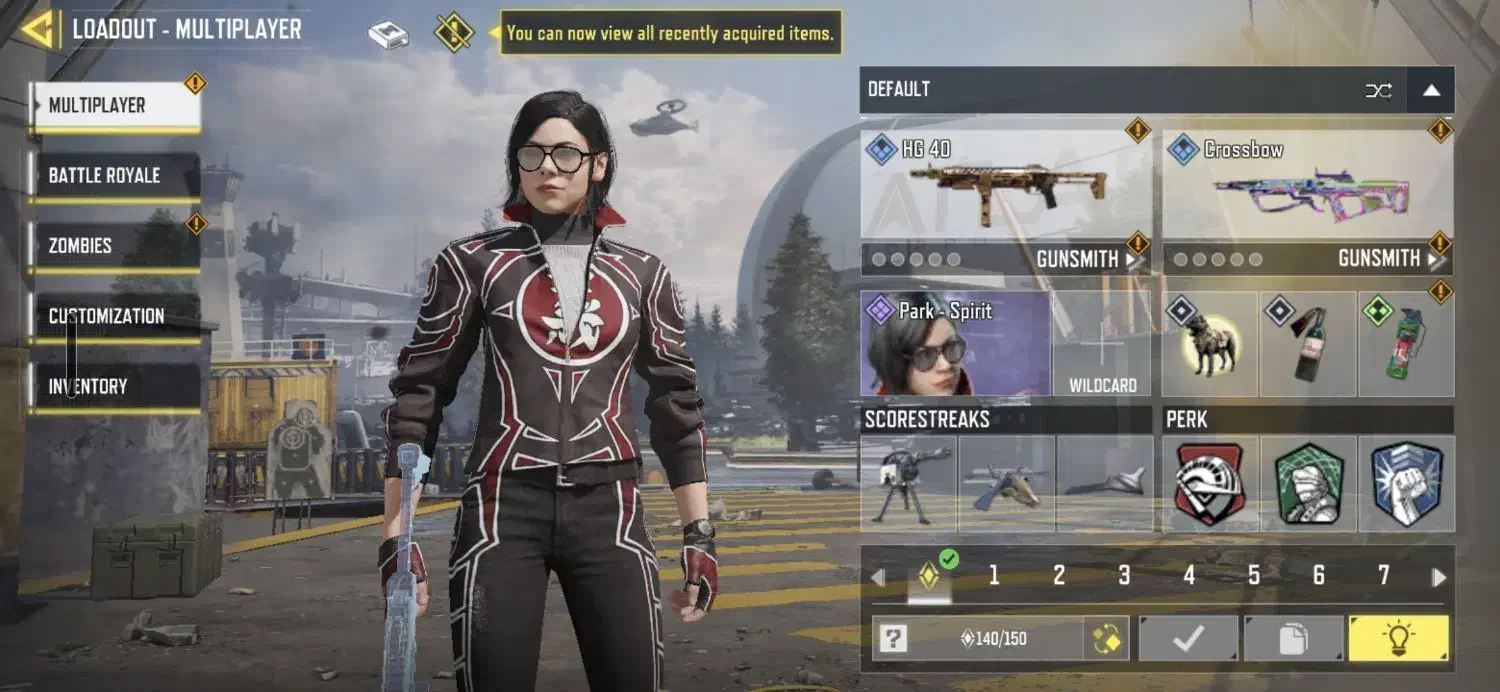The width and height of the screenshot is (1500, 692).
Task: Choose the Park - Spirit operator tile
Action: coord(955,343)
